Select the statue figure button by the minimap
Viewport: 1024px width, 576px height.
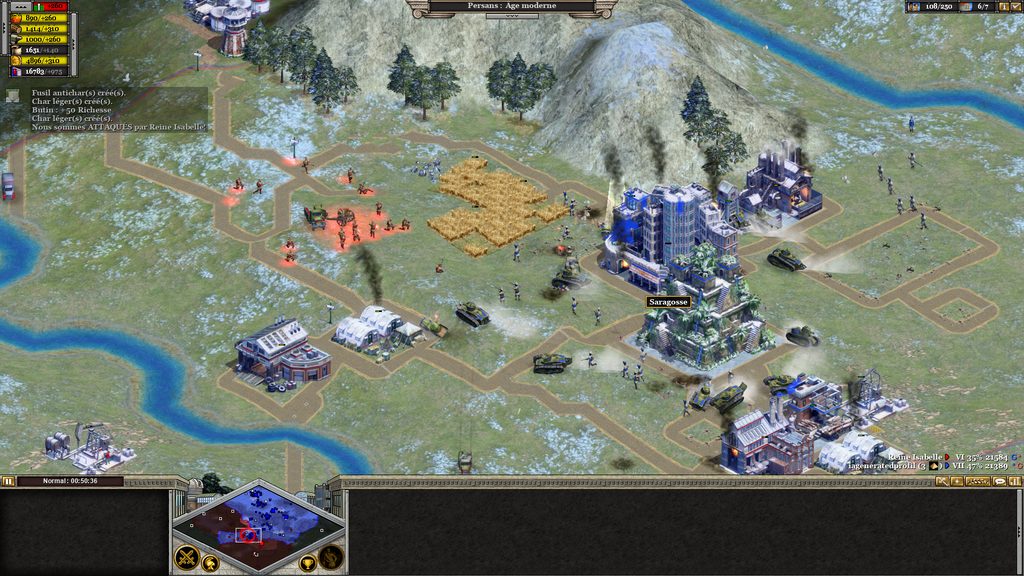pos(331,557)
